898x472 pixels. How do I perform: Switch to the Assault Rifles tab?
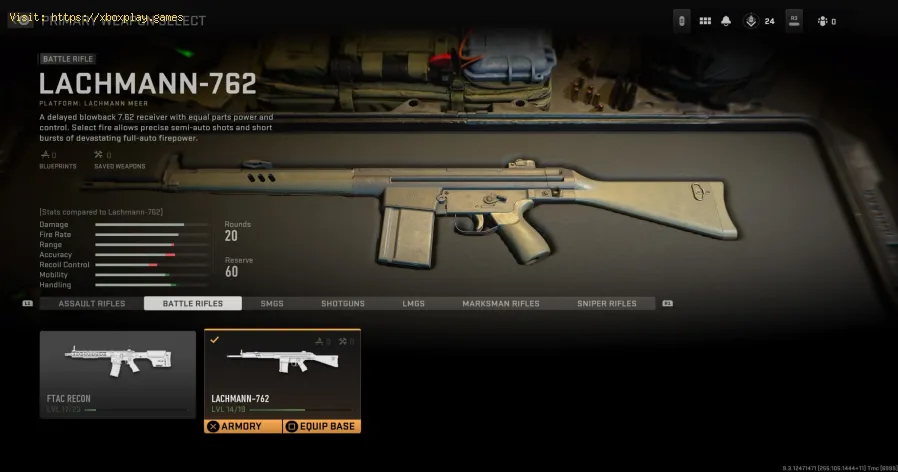pos(92,303)
